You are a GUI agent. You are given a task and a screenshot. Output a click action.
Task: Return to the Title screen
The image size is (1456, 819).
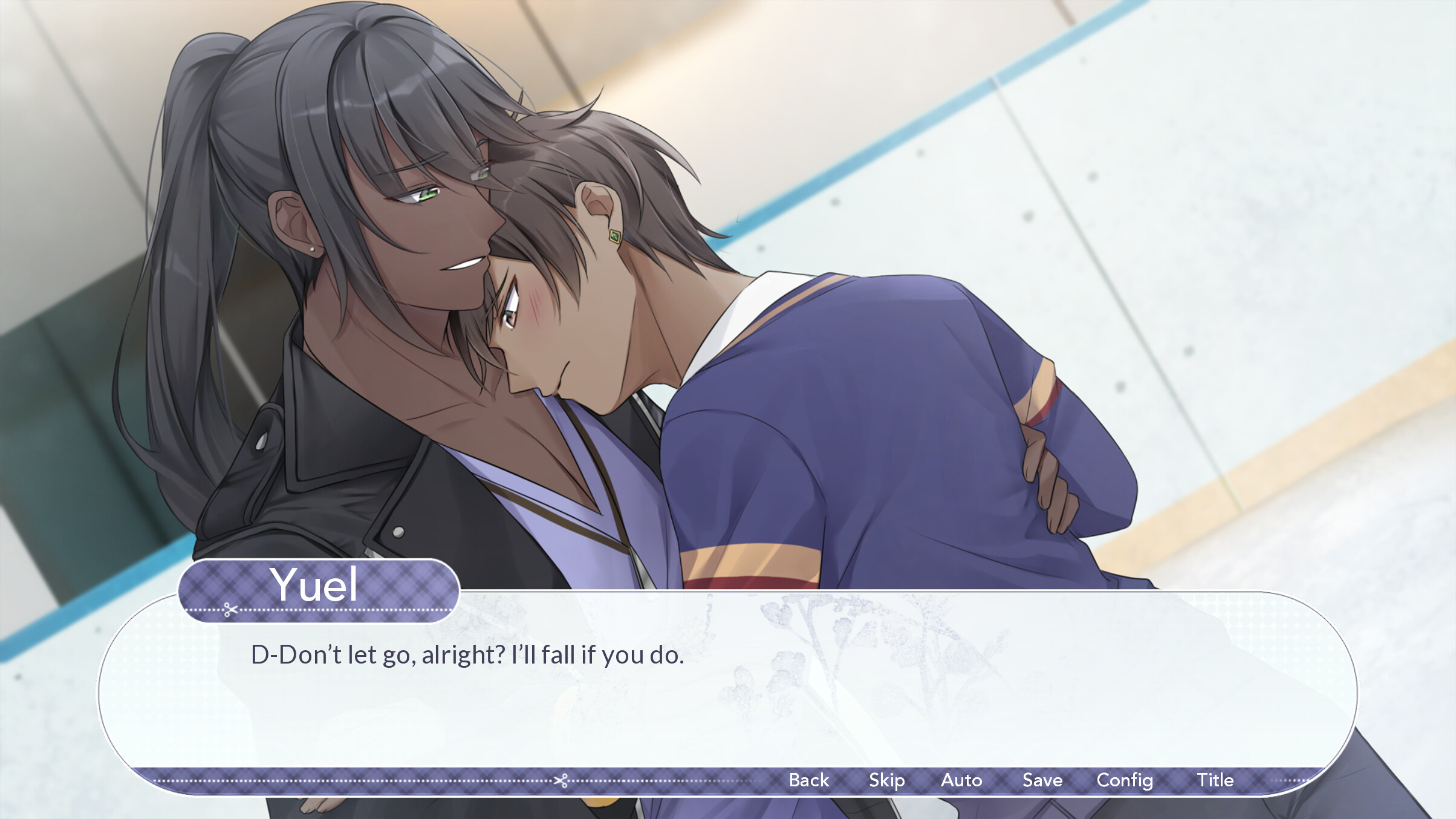point(1215,780)
